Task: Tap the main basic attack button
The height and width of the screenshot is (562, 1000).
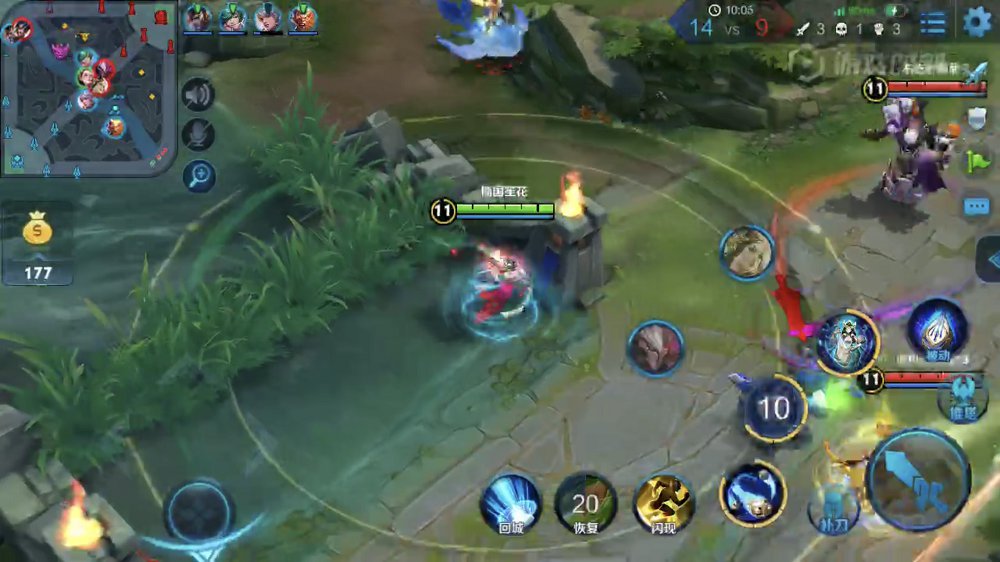Action: [918, 480]
